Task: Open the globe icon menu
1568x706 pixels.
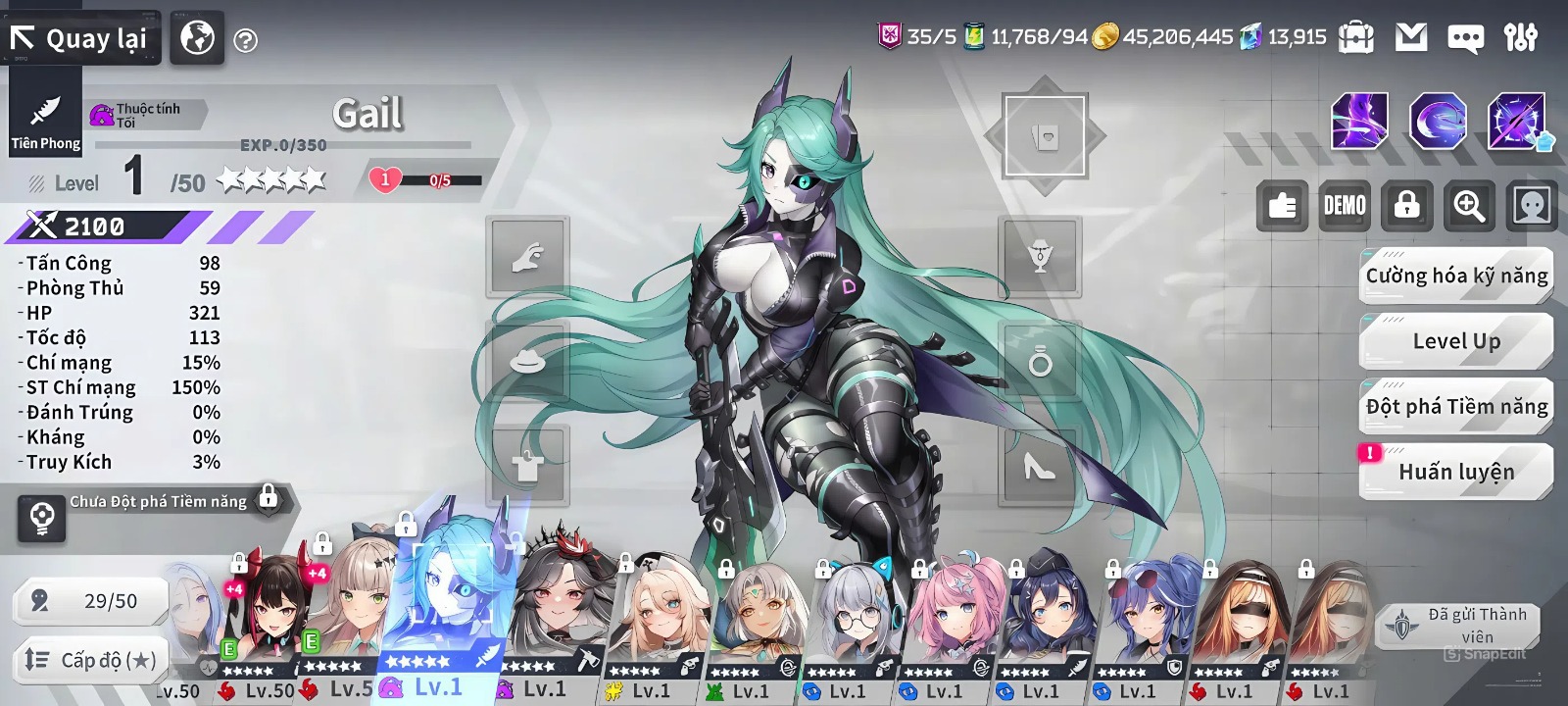Action: coord(197,39)
